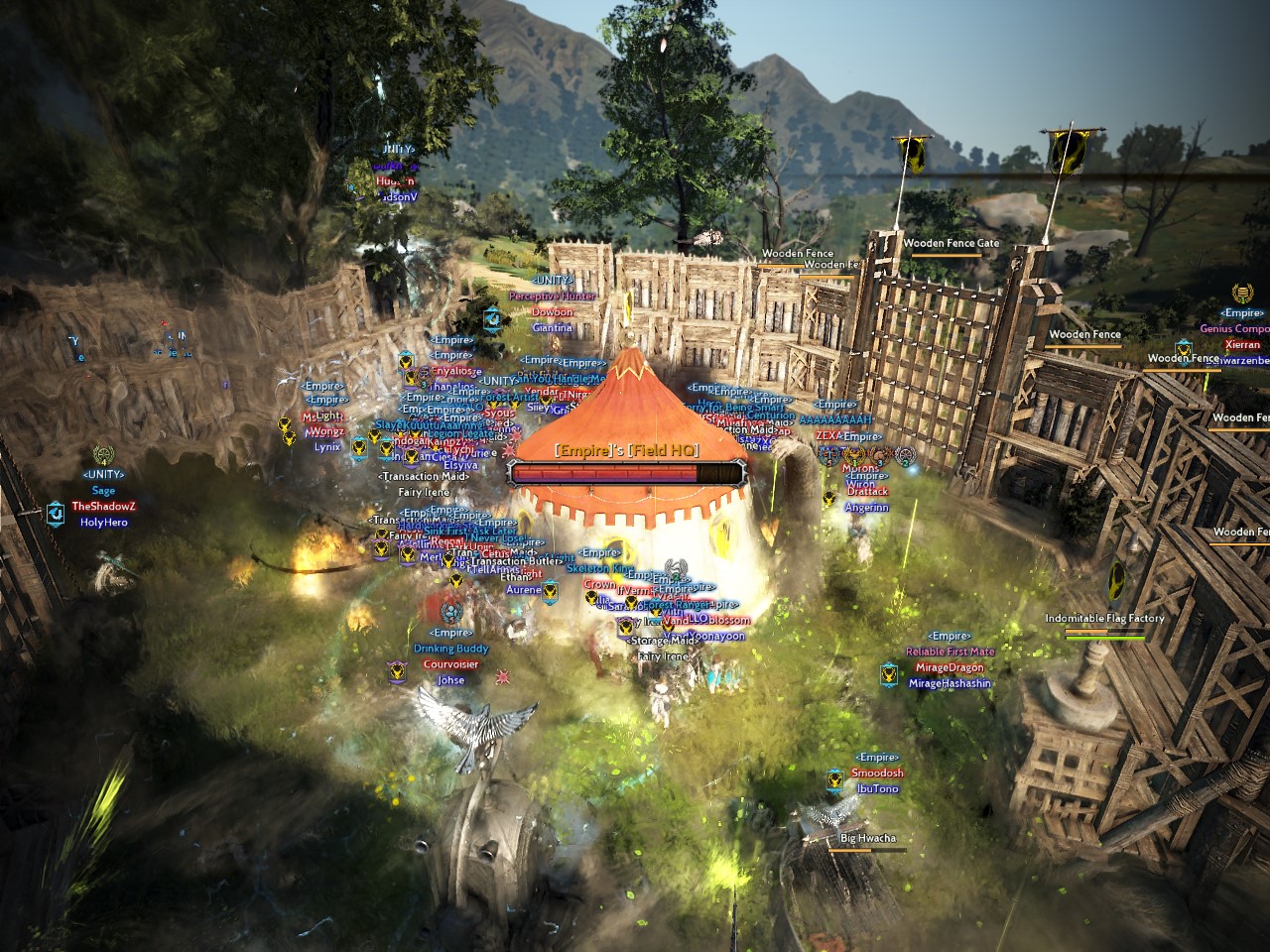The image size is (1270, 952).
Task: Target the player Smoodosh of Empire
Action: [877, 773]
